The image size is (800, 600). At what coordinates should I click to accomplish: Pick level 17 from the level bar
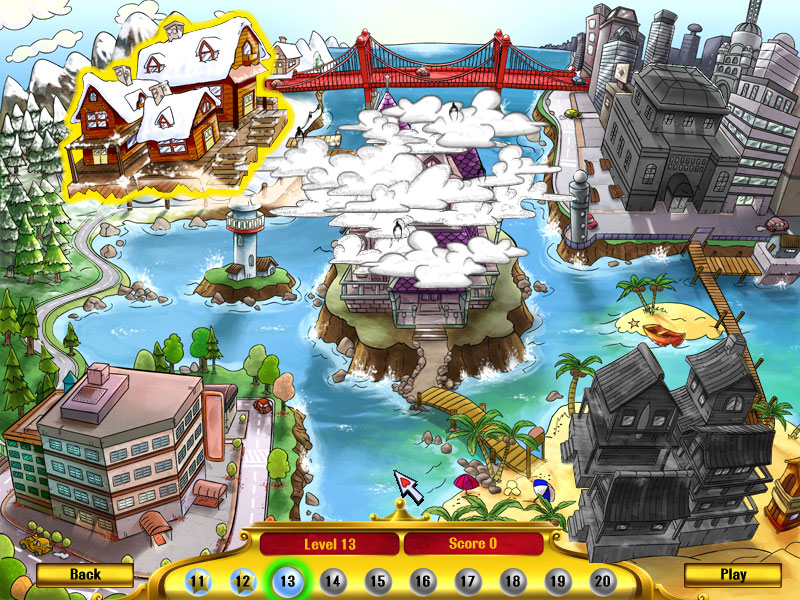(x=467, y=581)
